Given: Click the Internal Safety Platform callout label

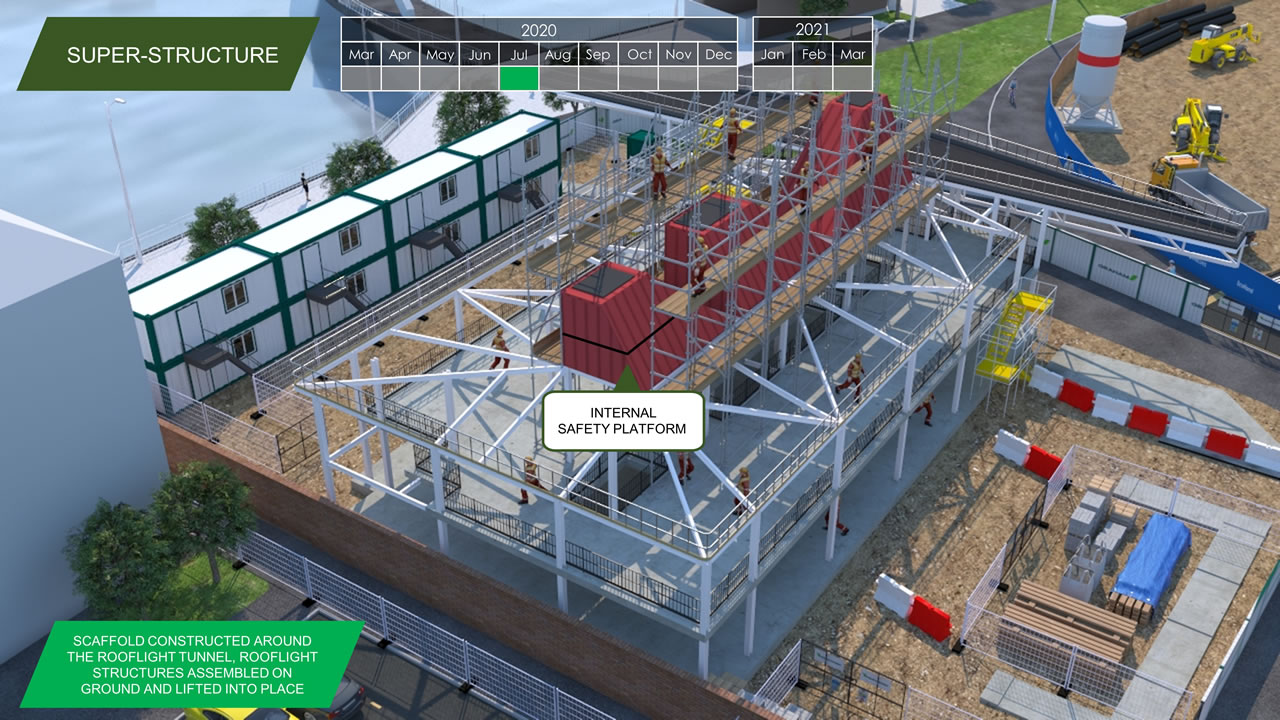Looking at the screenshot, I should 623,421.
